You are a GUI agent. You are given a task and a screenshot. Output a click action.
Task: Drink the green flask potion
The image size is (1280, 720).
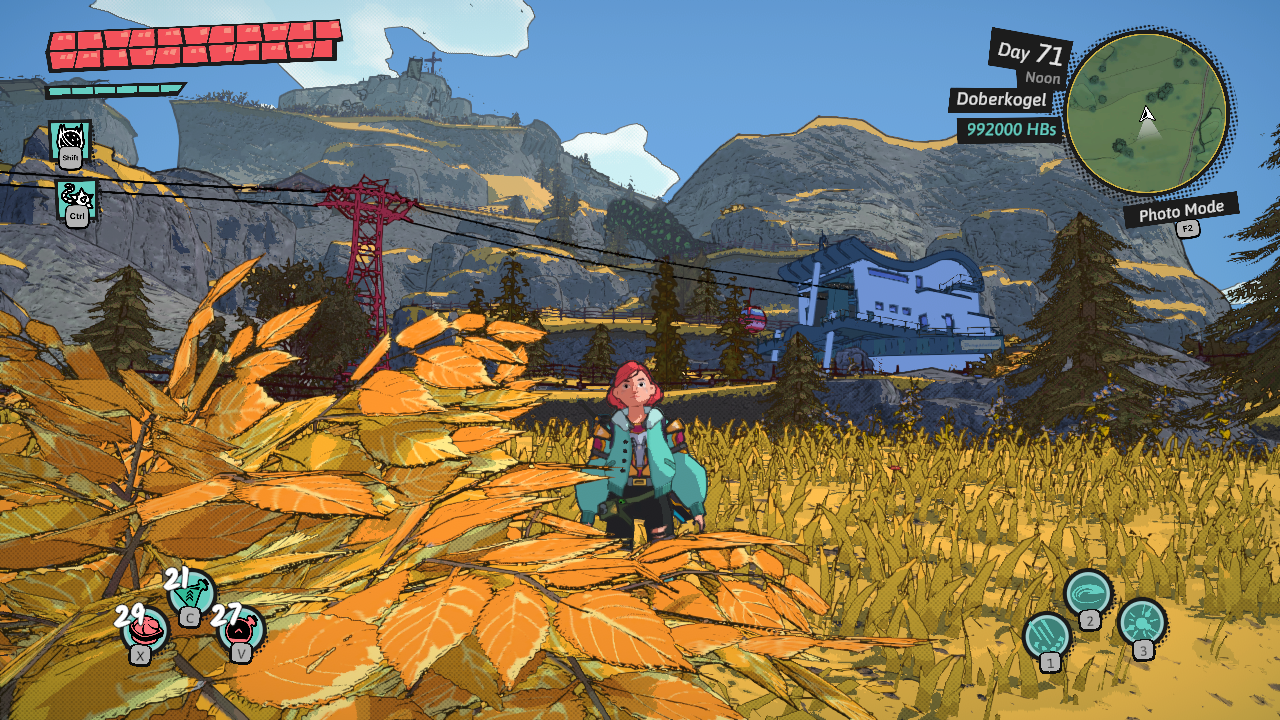190,594
